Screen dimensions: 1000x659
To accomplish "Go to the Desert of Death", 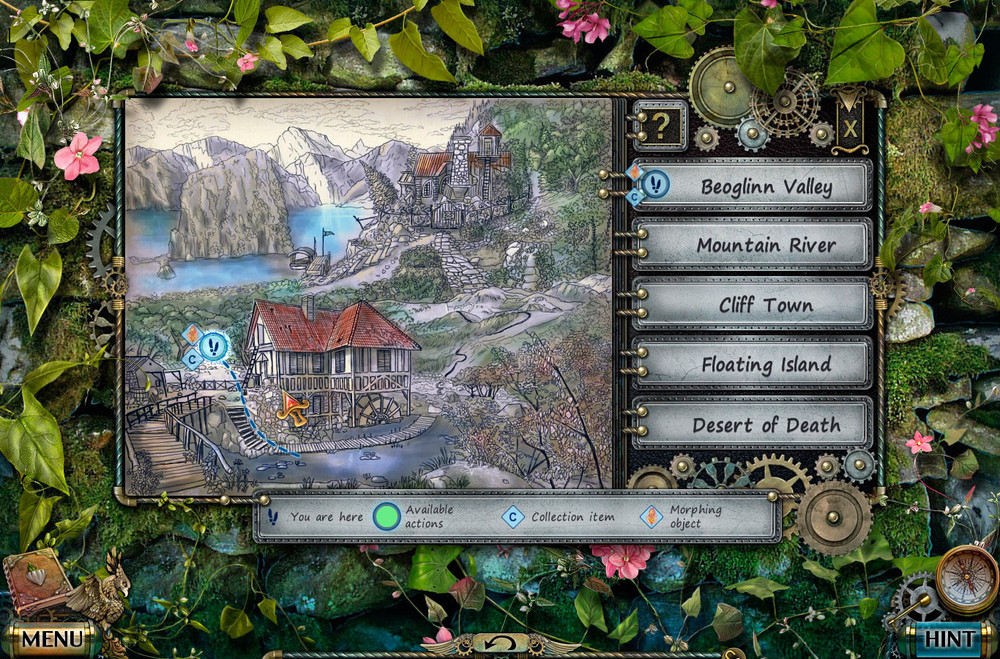I will pos(765,424).
